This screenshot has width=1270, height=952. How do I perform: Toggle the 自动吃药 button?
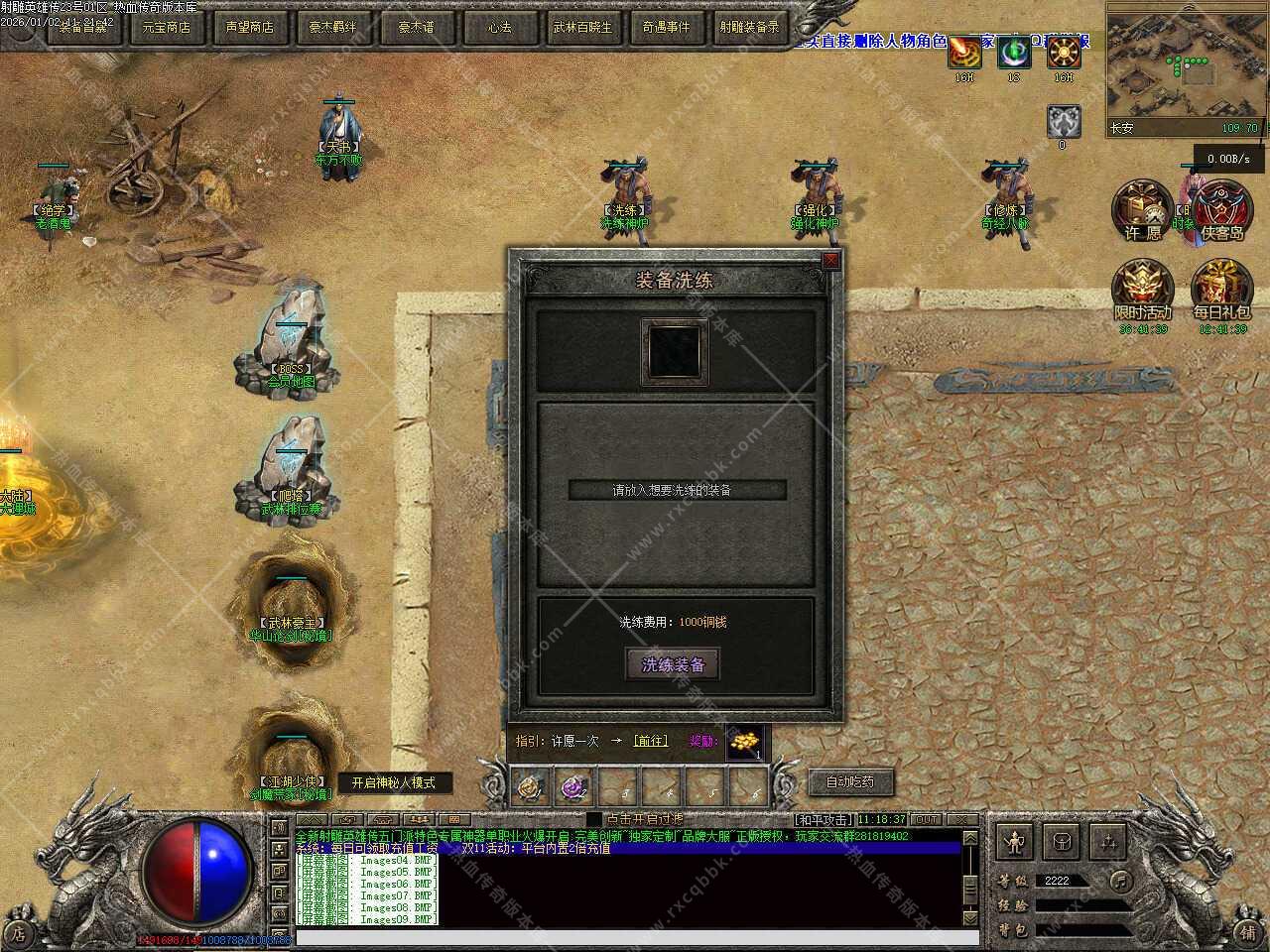click(850, 781)
